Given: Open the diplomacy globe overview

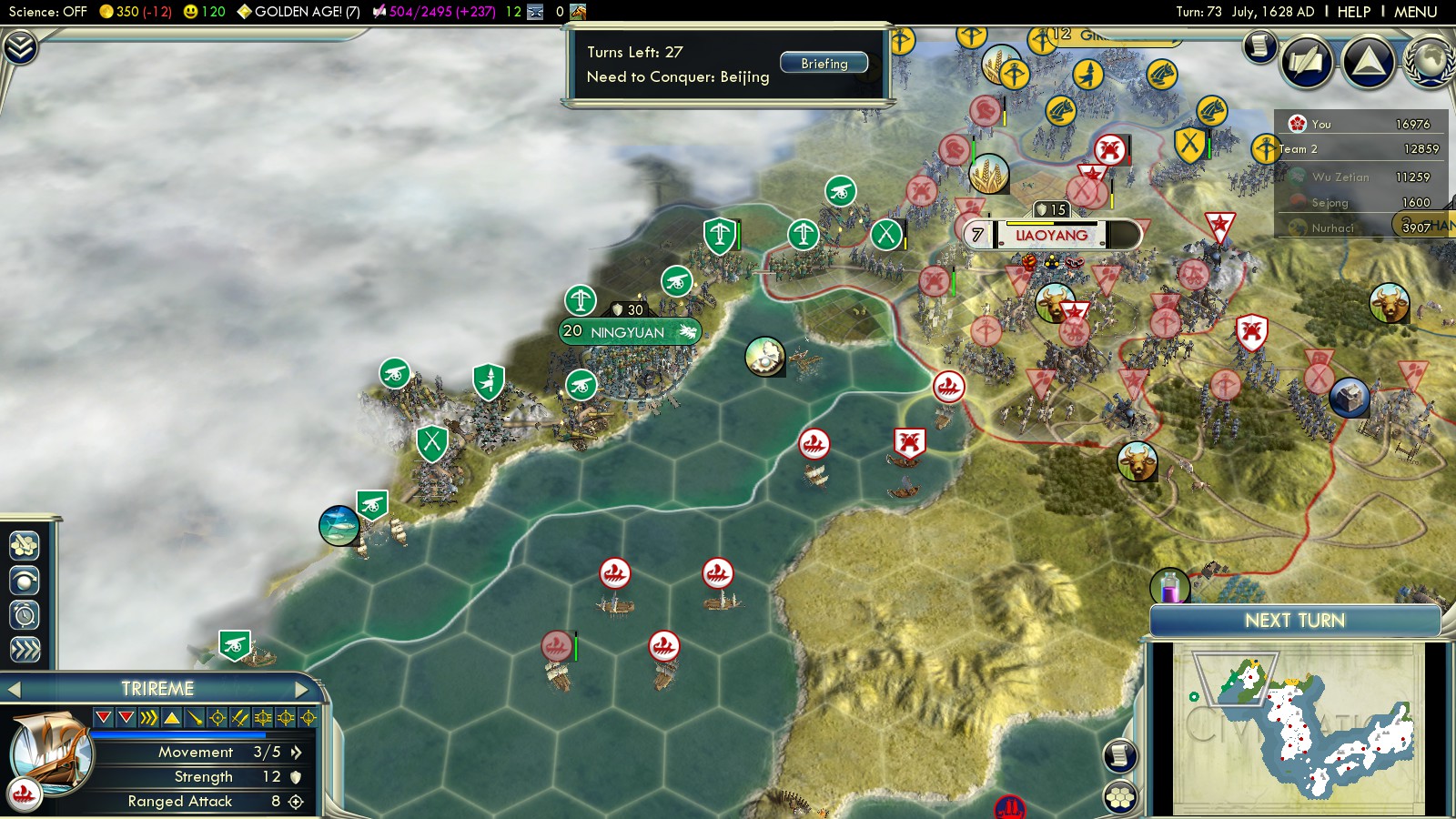Looking at the screenshot, I should point(1431,62).
